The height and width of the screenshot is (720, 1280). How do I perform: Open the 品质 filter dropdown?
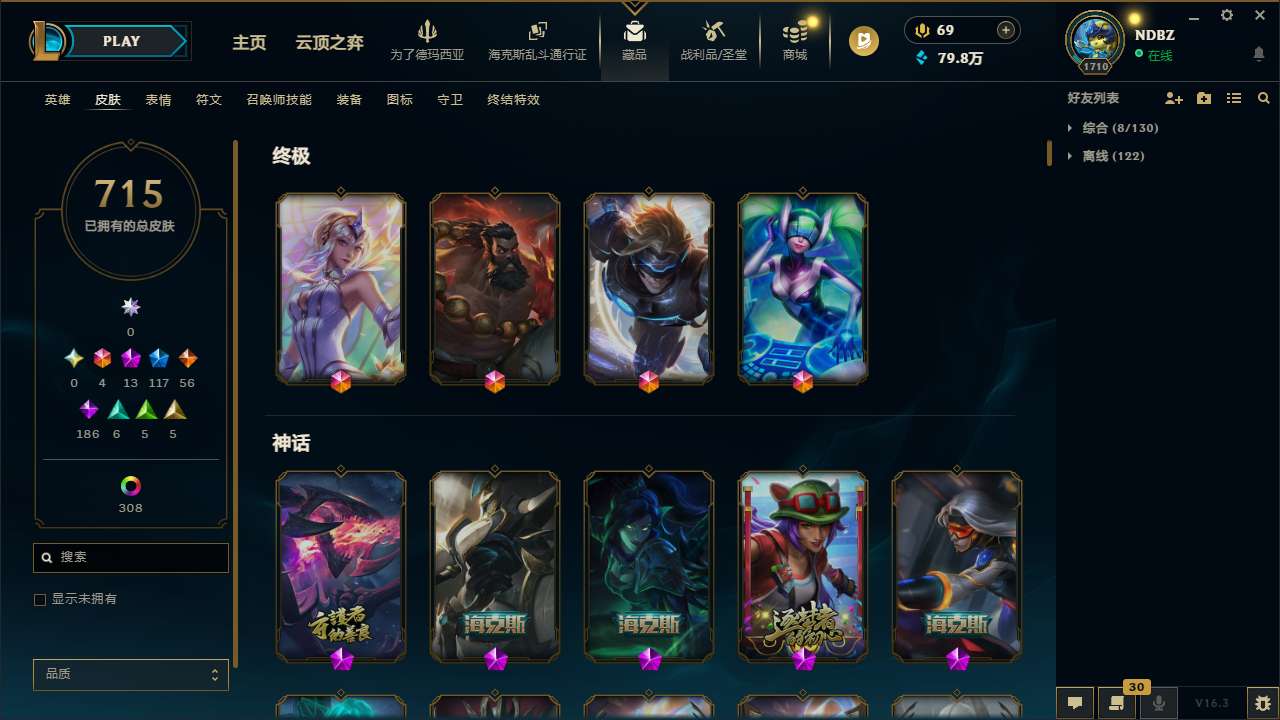click(130, 674)
